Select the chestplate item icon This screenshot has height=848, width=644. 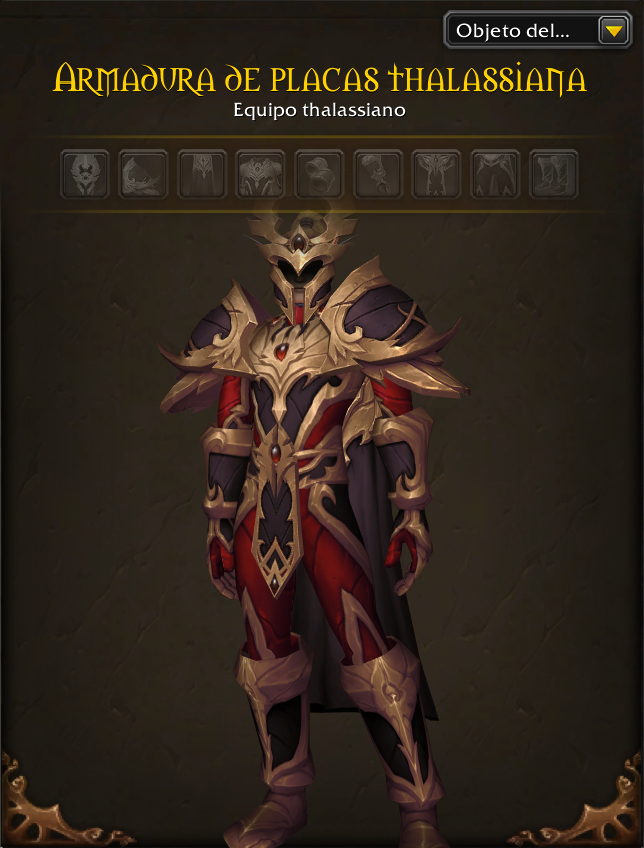click(x=261, y=175)
